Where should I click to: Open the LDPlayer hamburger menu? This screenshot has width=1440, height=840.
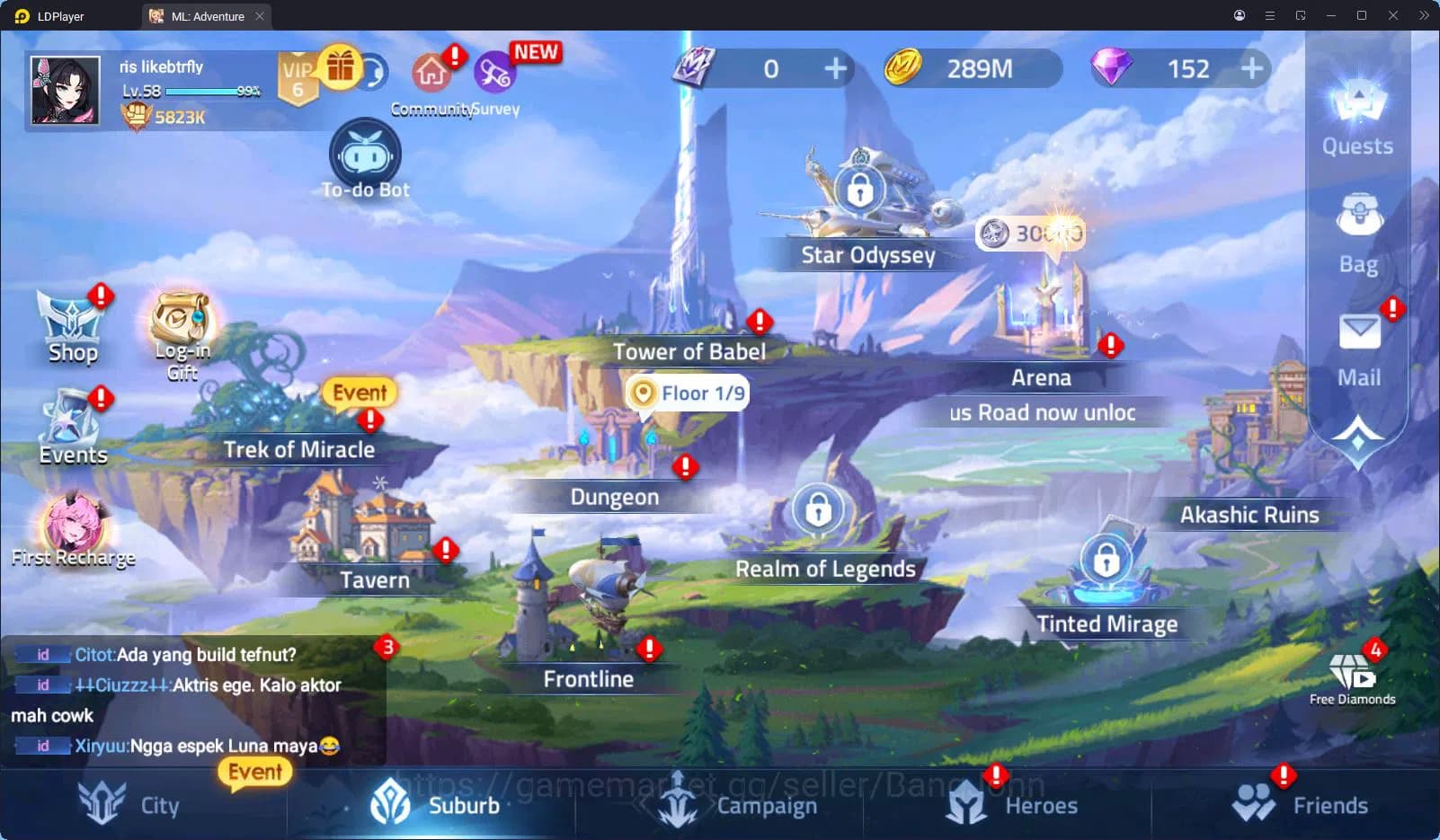[x=1269, y=15]
